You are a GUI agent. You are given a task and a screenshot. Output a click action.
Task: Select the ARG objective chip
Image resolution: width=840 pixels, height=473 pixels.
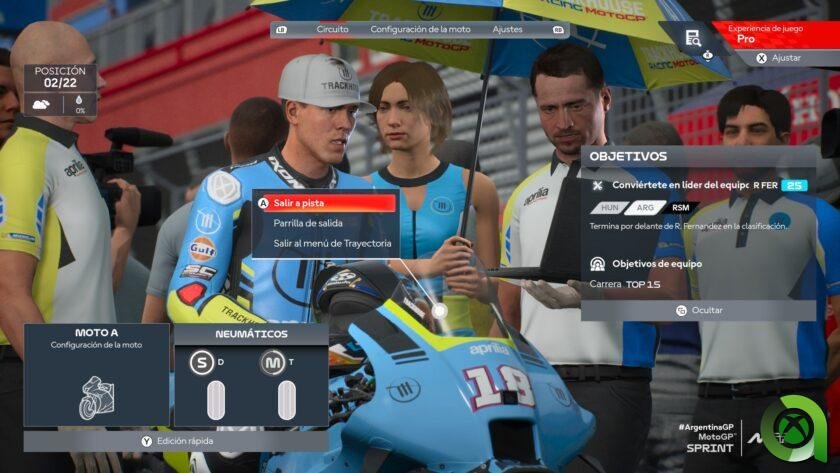(645, 207)
